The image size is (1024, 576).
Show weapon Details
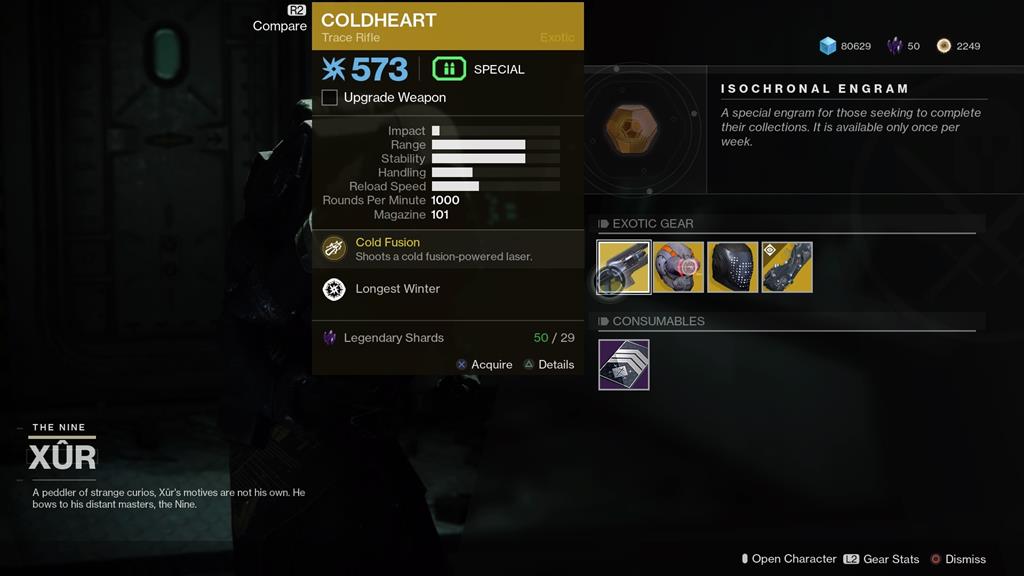[549, 365]
